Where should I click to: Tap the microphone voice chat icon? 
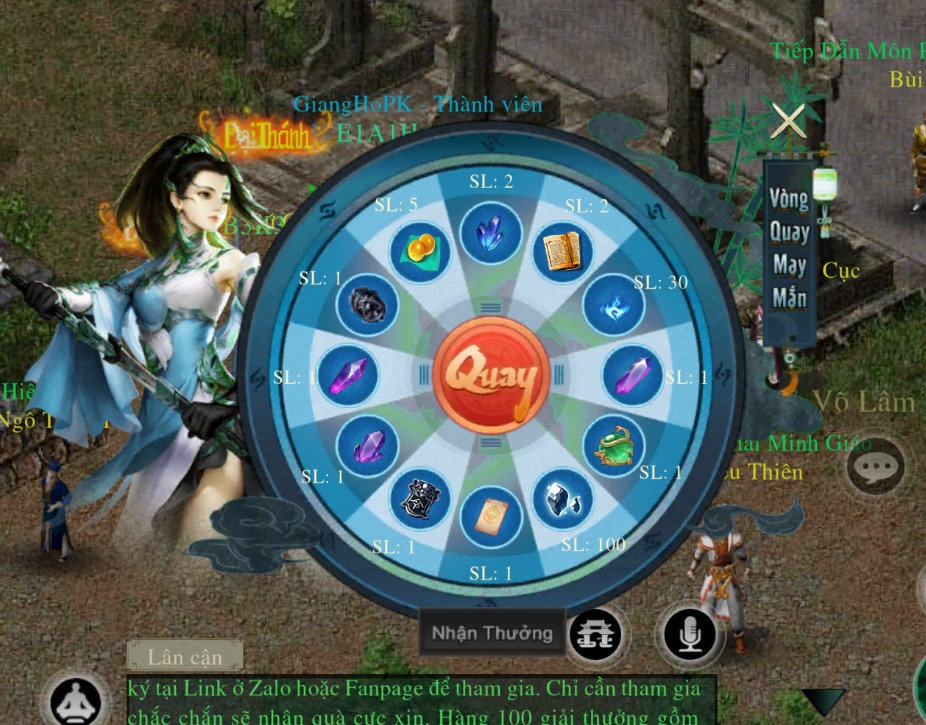point(690,633)
